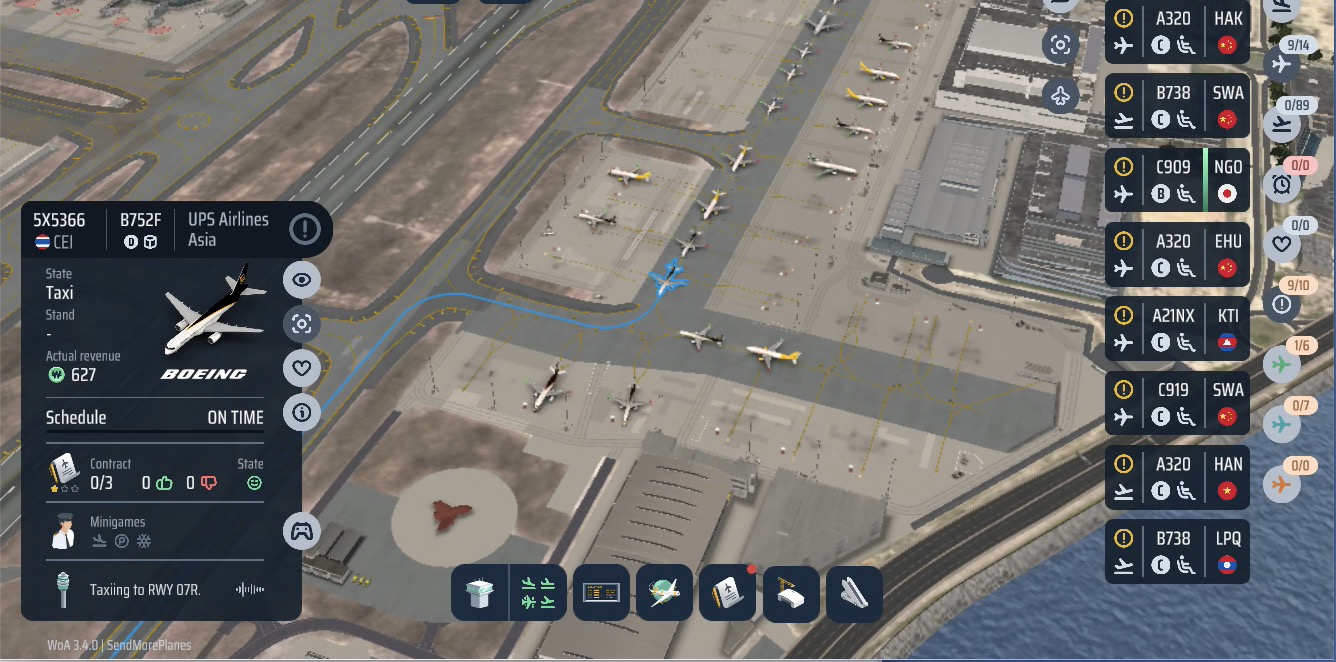Open the white wedge icon menu

[x=854, y=594]
